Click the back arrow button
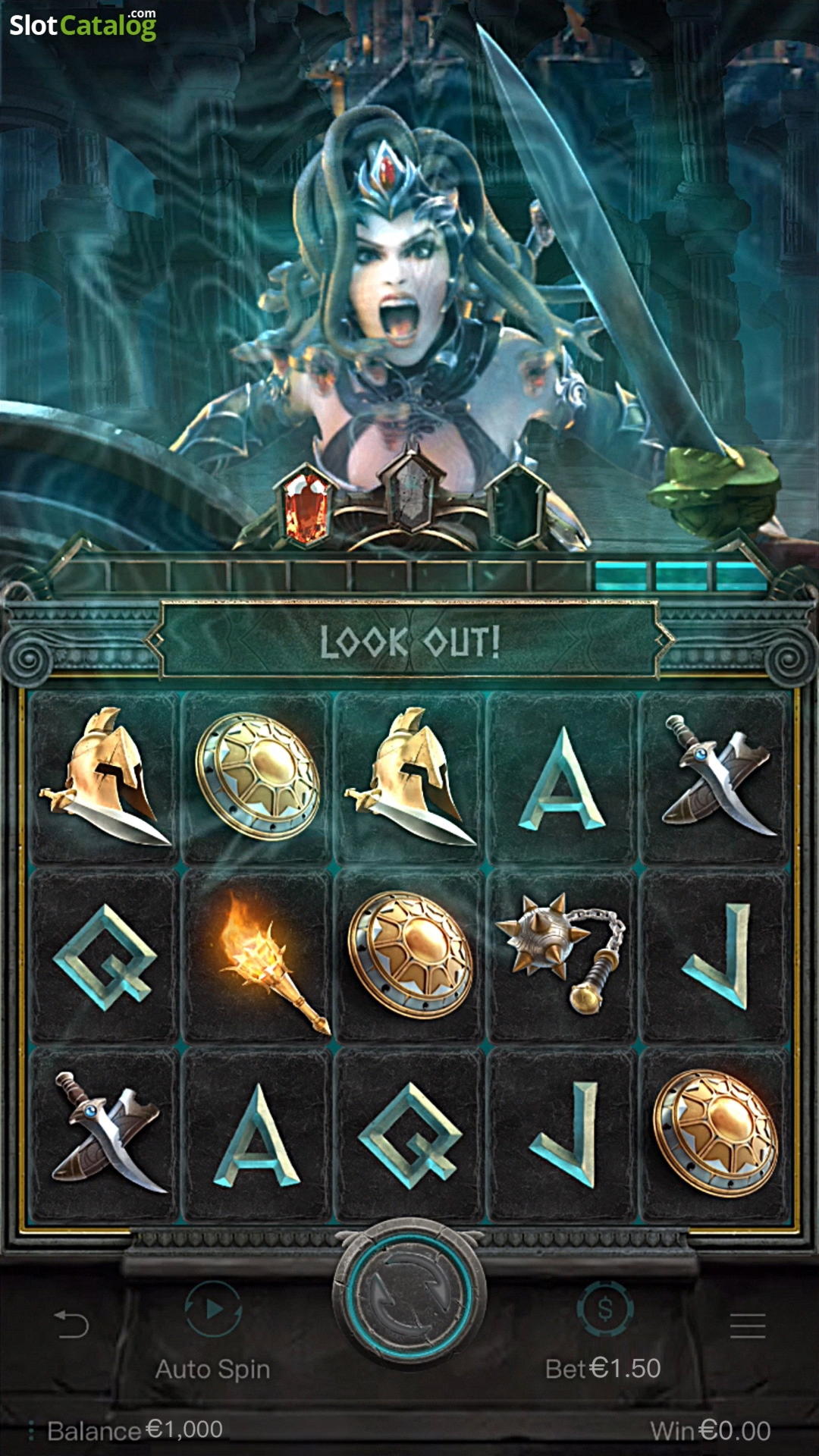Viewport: 819px width, 1456px height. (x=72, y=1325)
